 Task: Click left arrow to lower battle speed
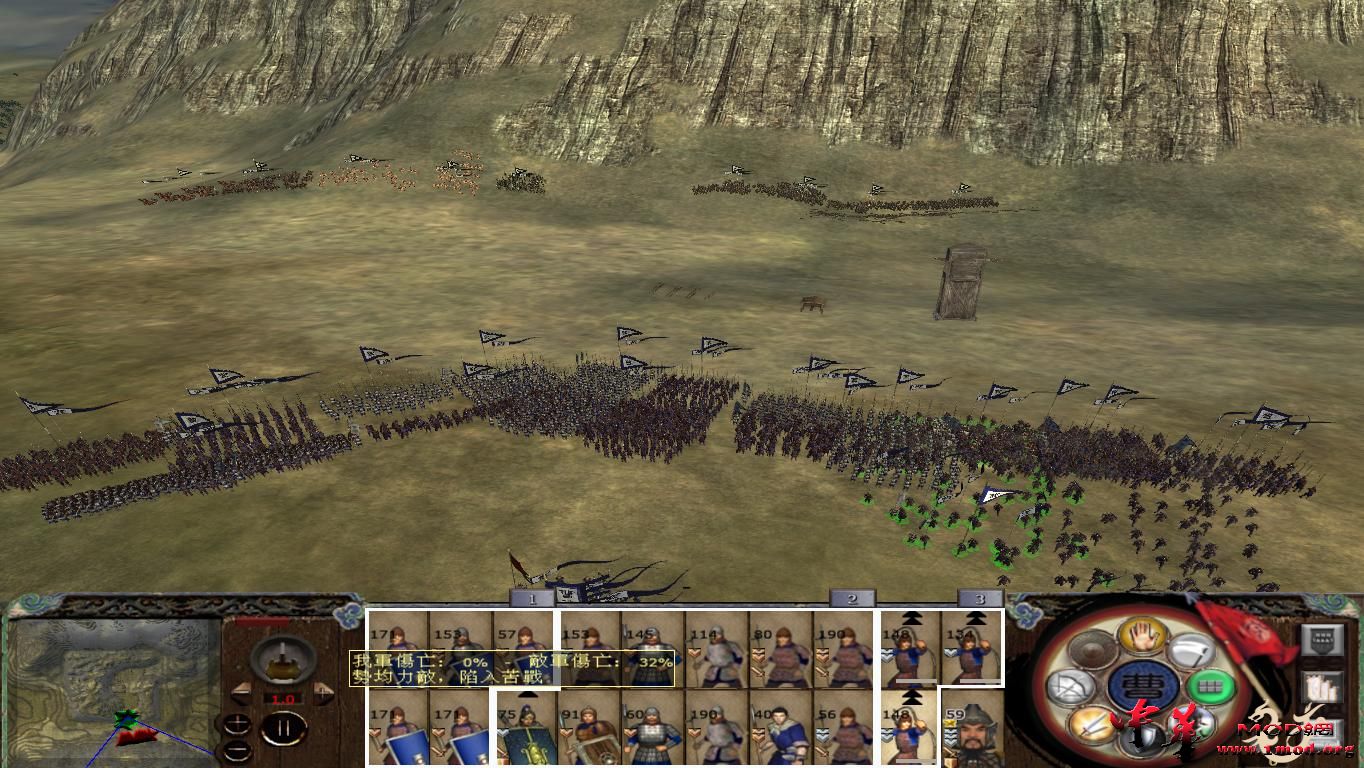(x=243, y=693)
